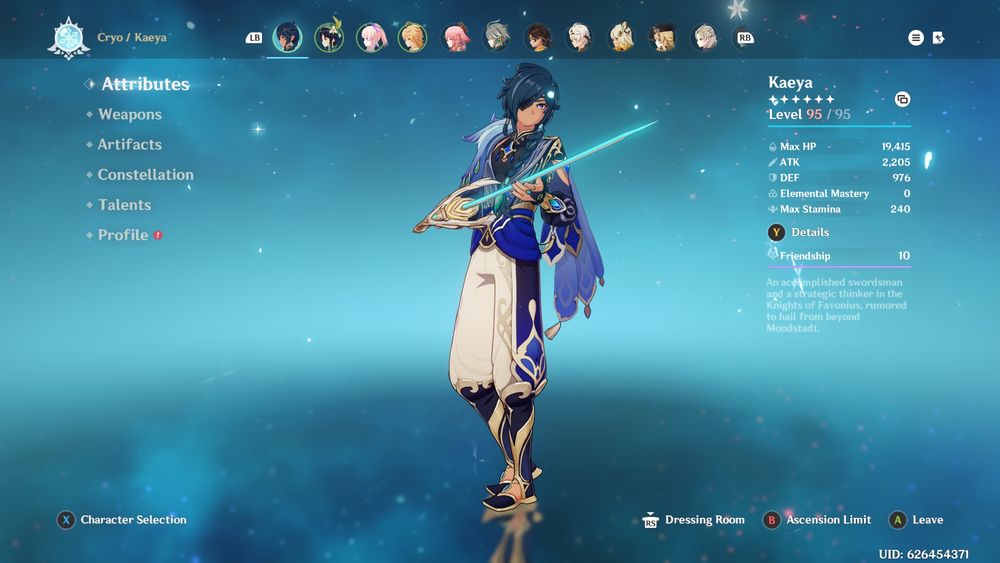The width and height of the screenshot is (1000, 563).
Task: Open the round list icon at top right
Action: pos(916,38)
